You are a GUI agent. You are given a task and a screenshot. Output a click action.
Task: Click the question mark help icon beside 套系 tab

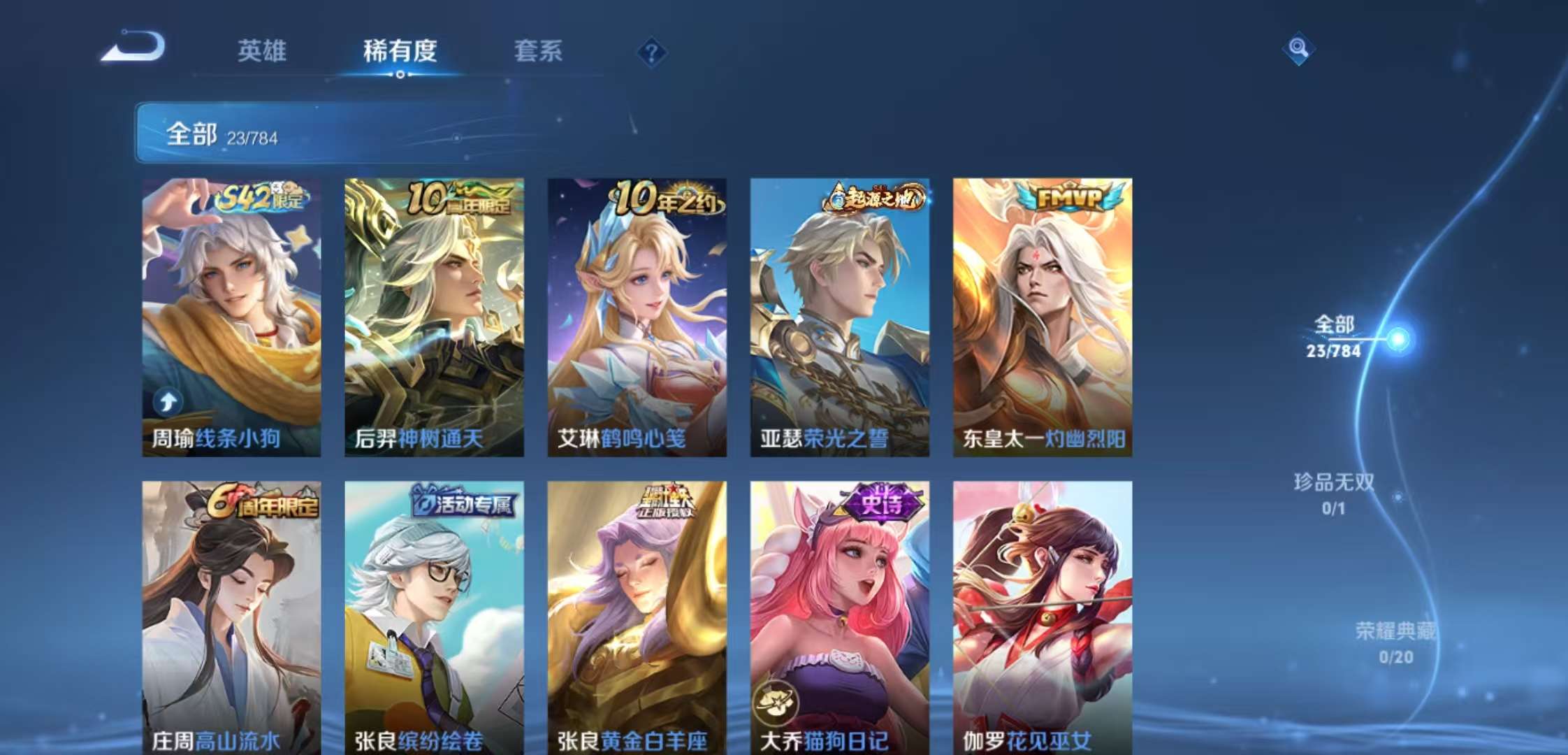650,50
